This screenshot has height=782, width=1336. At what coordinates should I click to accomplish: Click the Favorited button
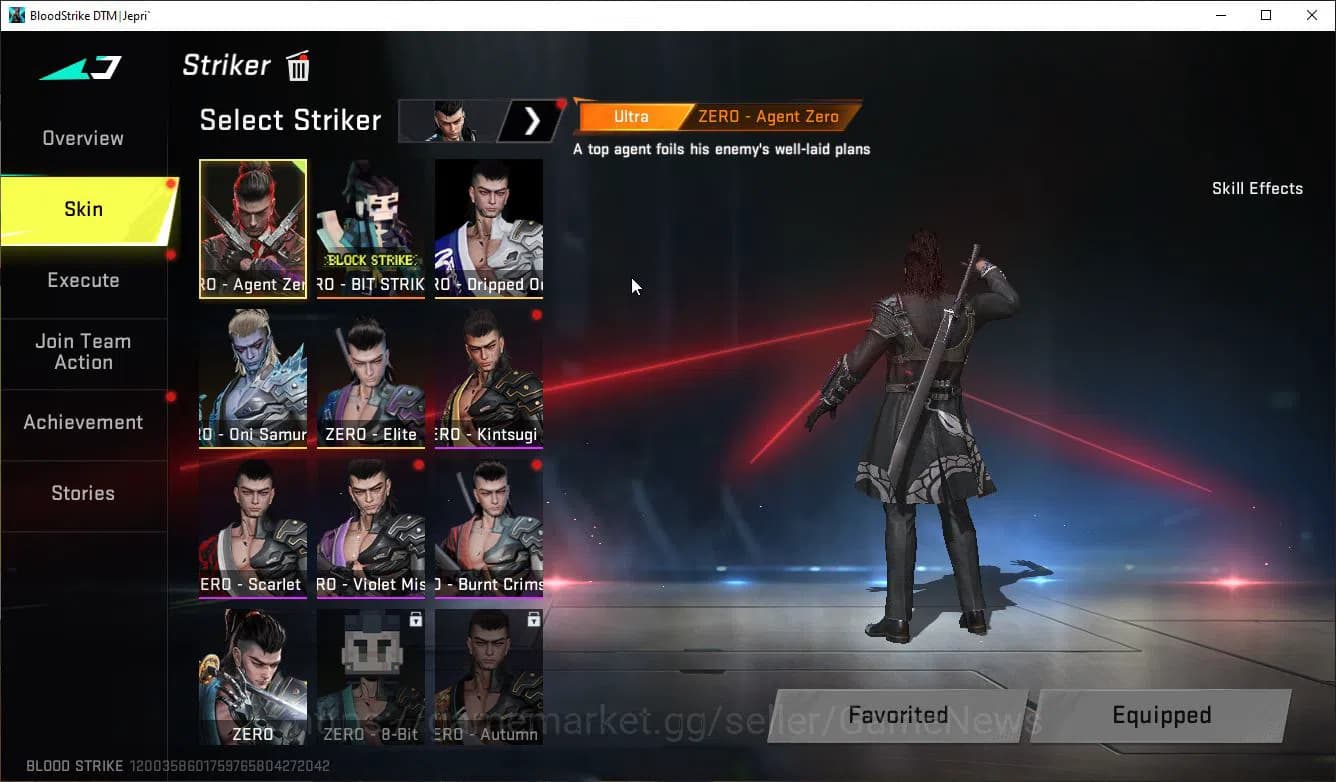(x=897, y=715)
